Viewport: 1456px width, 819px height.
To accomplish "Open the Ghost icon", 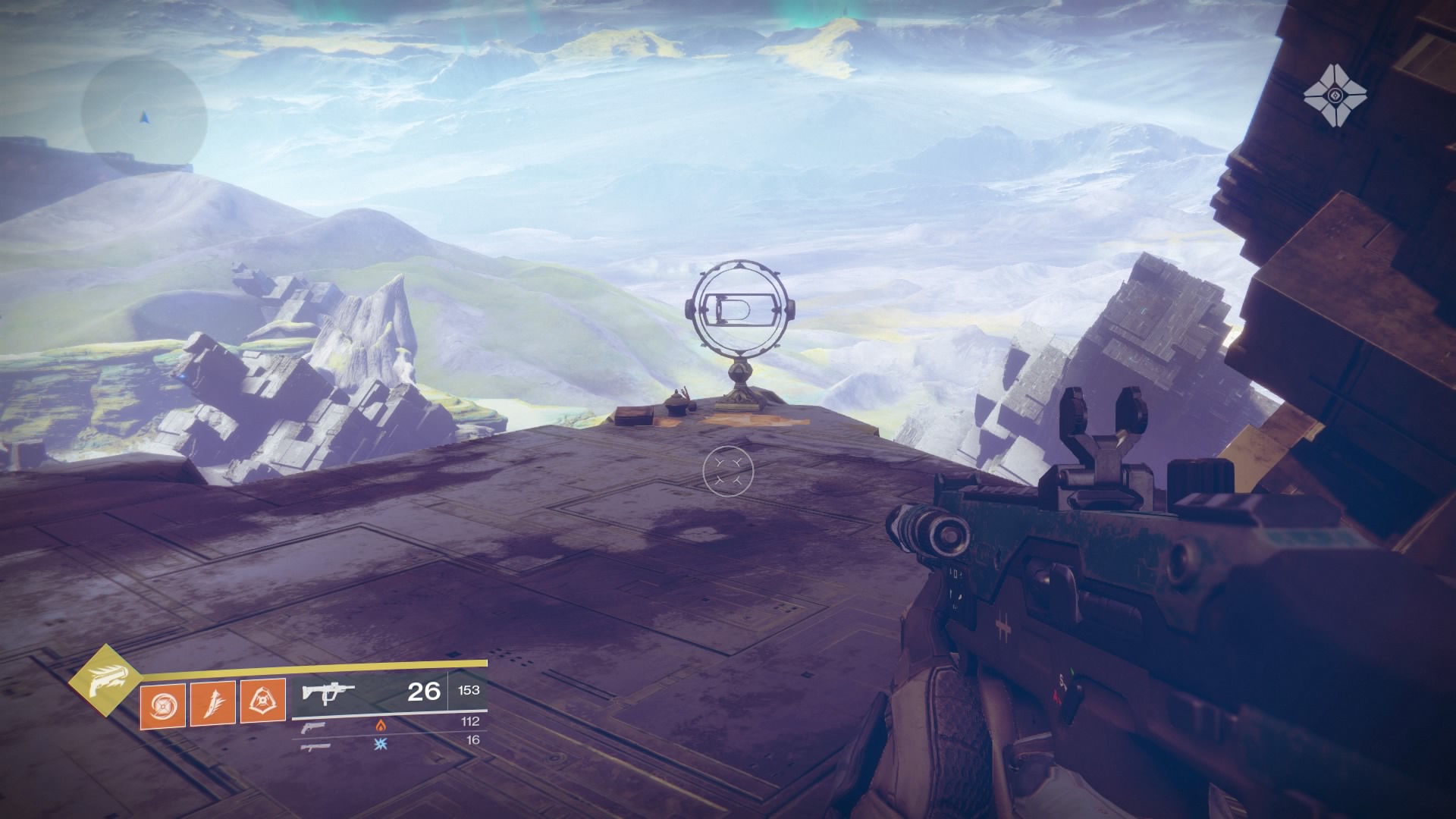I will pos(1335,96).
